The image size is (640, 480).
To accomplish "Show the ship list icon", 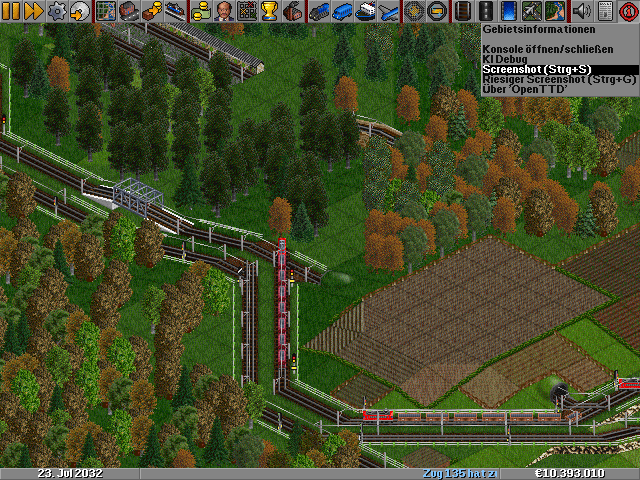I will 364,11.
